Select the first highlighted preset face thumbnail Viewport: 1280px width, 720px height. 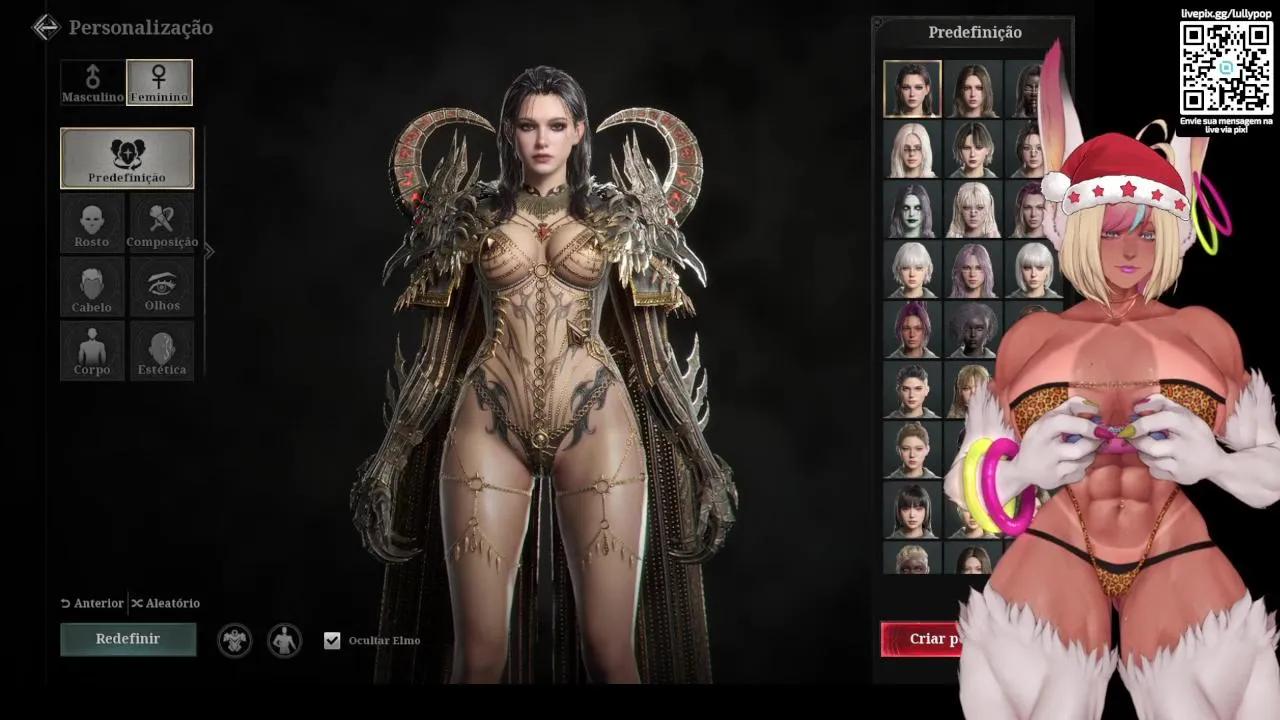coord(912,88)
